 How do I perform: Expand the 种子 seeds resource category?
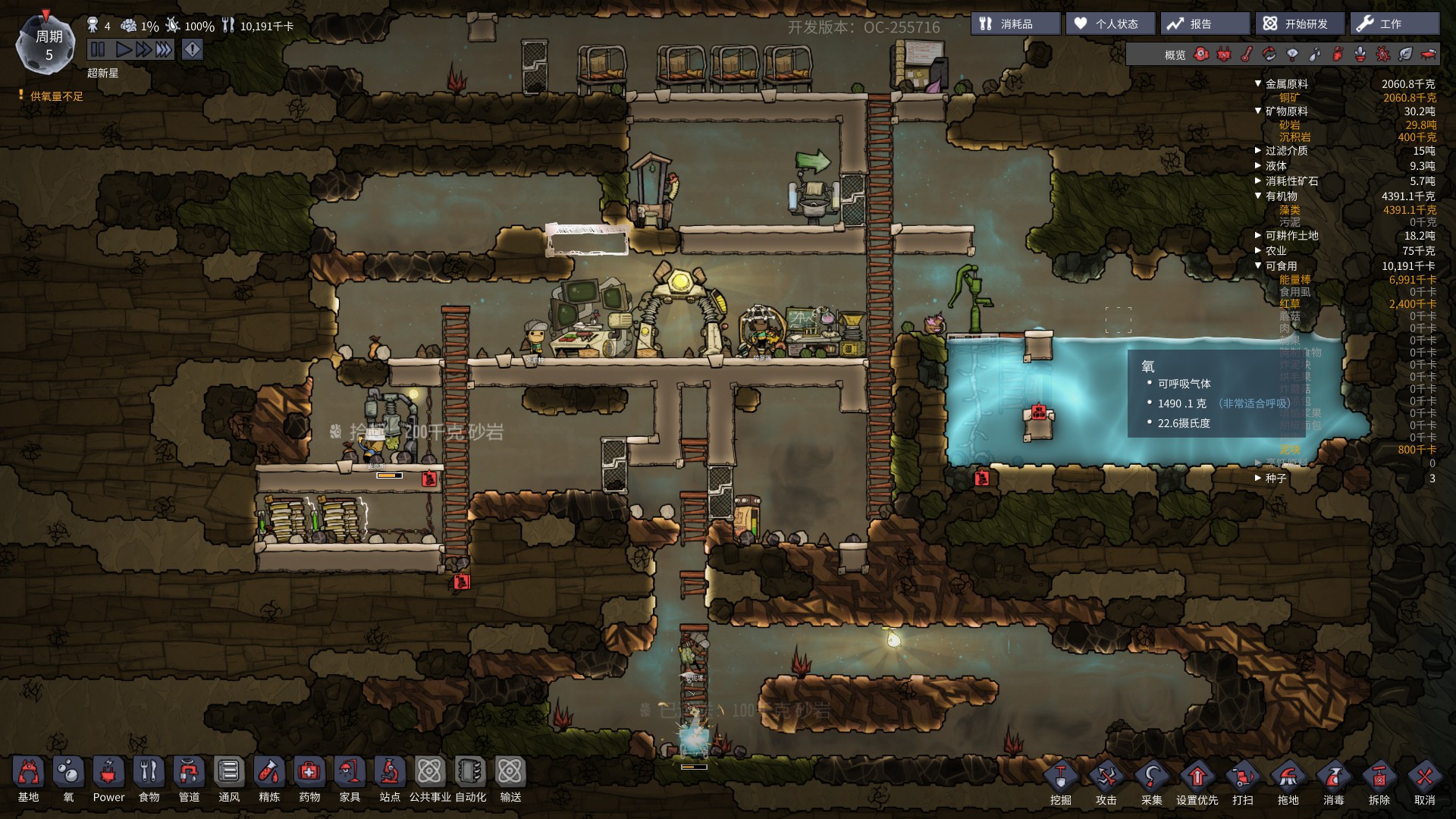click(x=1259, y=479)
